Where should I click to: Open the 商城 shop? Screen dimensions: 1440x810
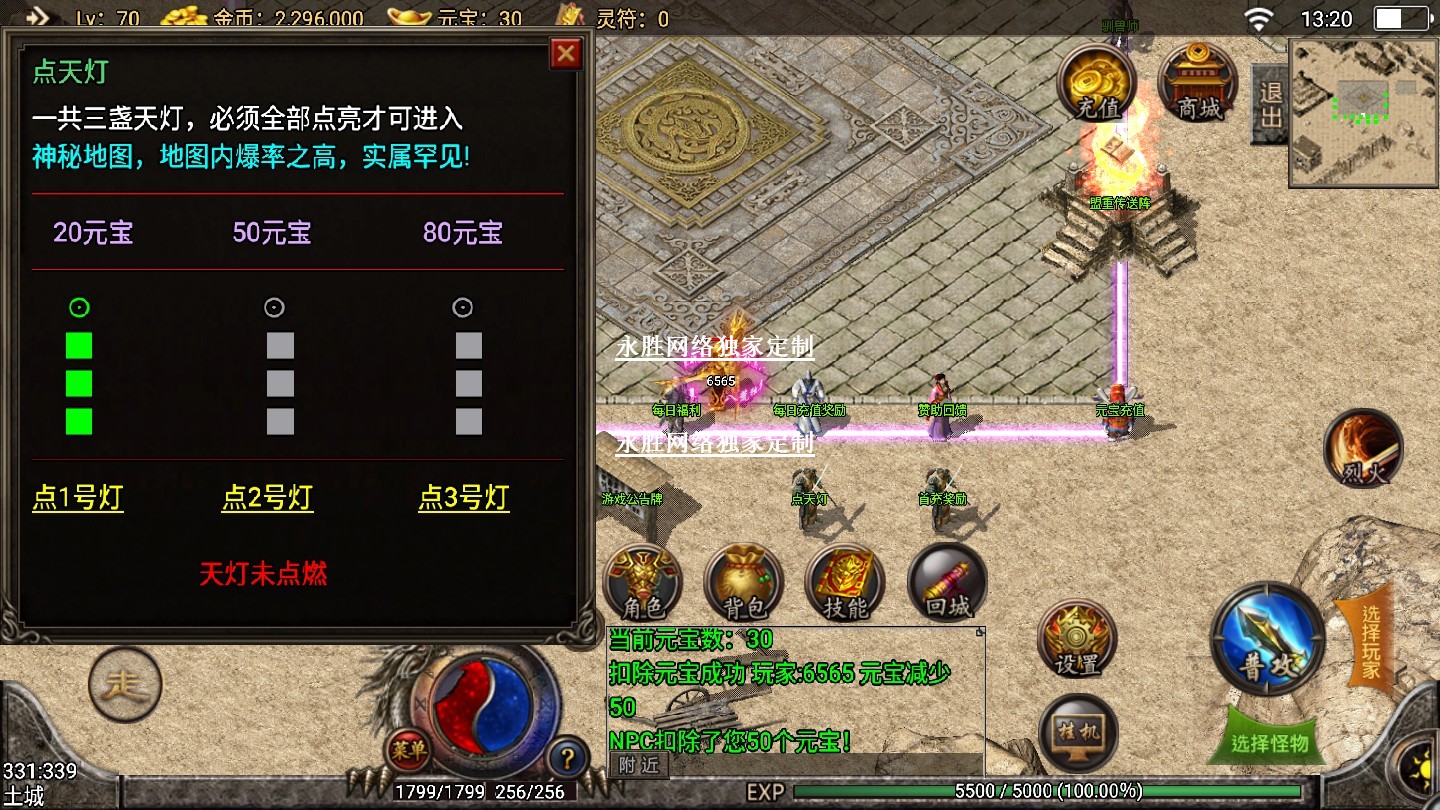pos(1198,83)
